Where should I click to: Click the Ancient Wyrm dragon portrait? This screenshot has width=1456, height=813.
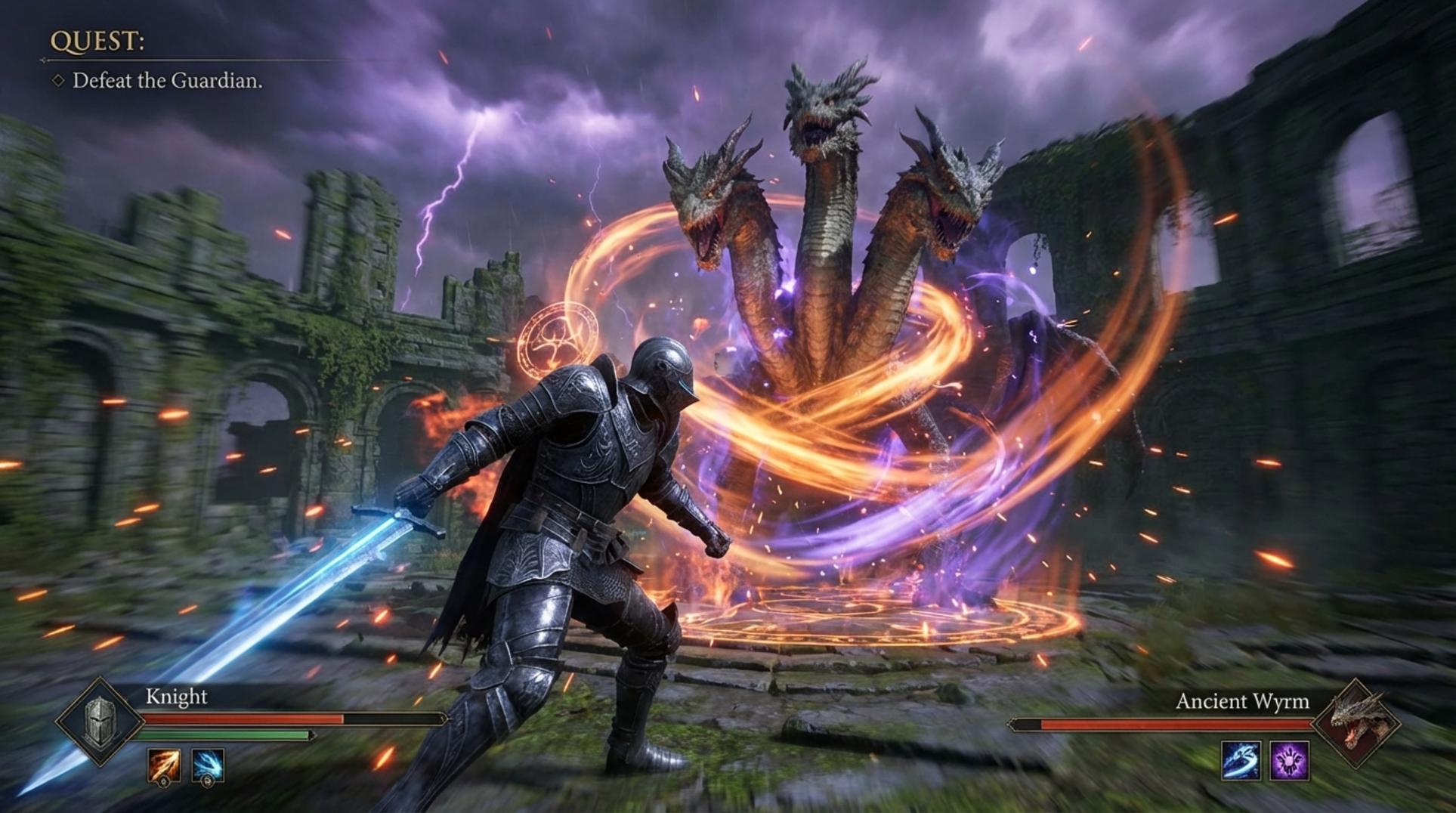1358,722
